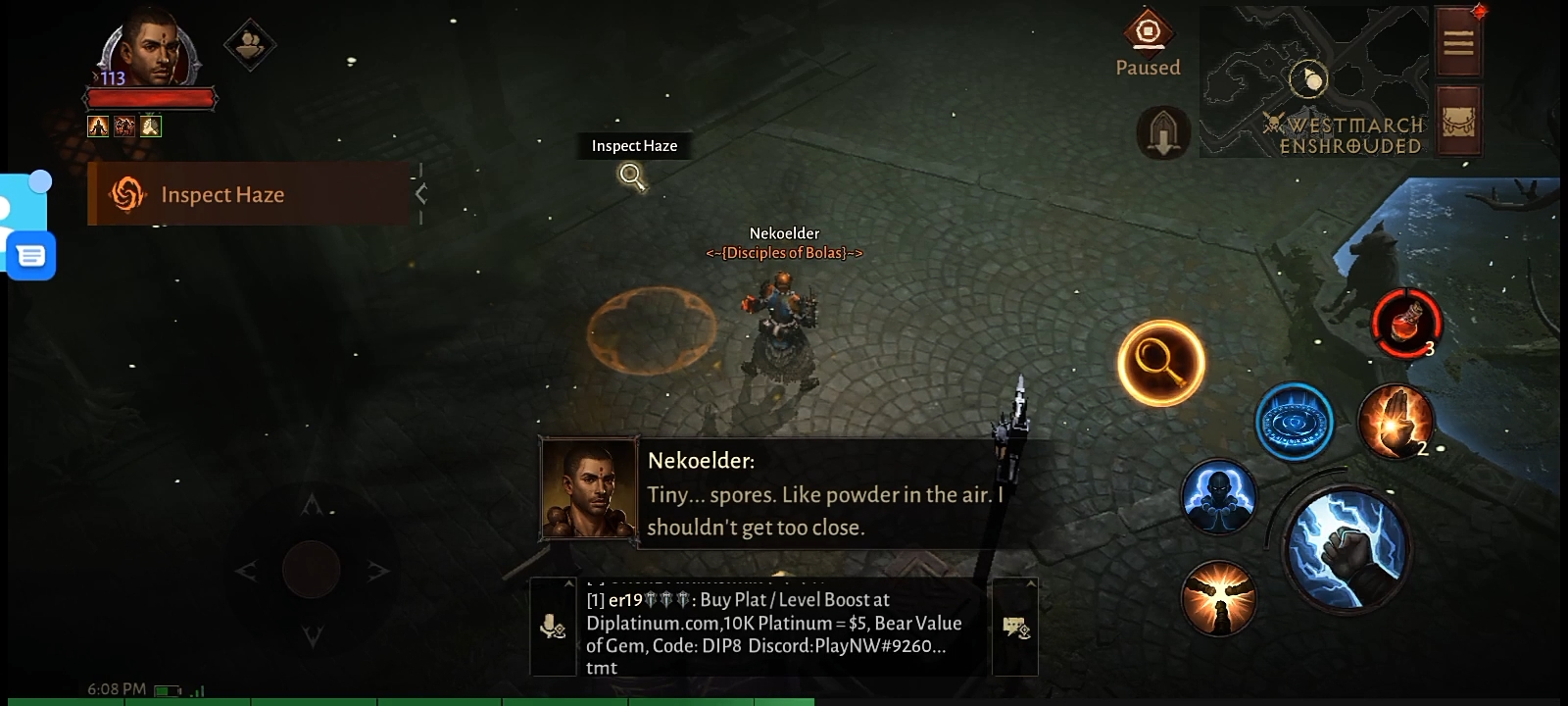This screenshot has width=1568, height=706.
Task: Cast the blue rune circle skill
Action: [x=1294, y=422]
